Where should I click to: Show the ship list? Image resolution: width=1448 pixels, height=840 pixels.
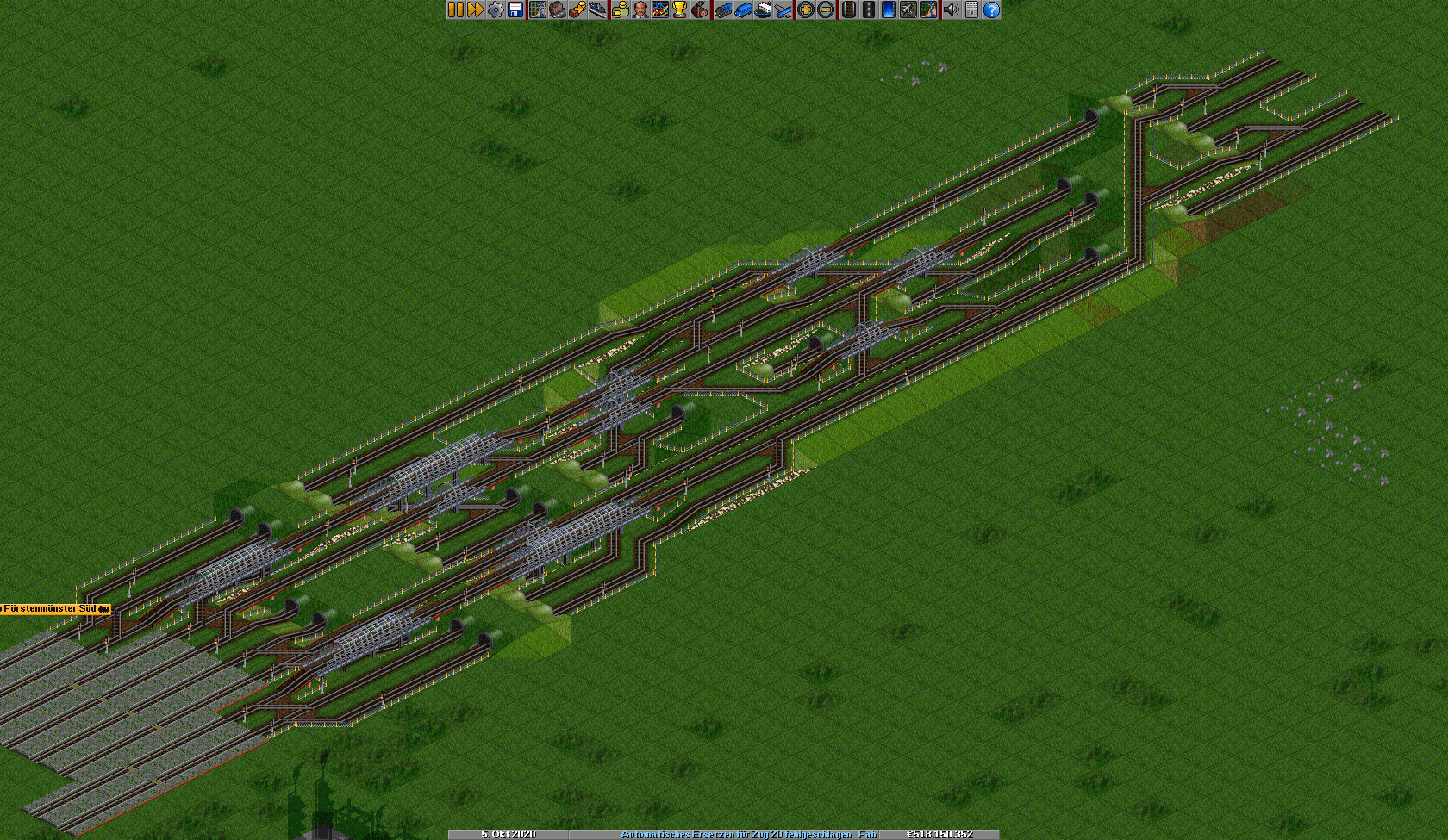tap(763, 9)
